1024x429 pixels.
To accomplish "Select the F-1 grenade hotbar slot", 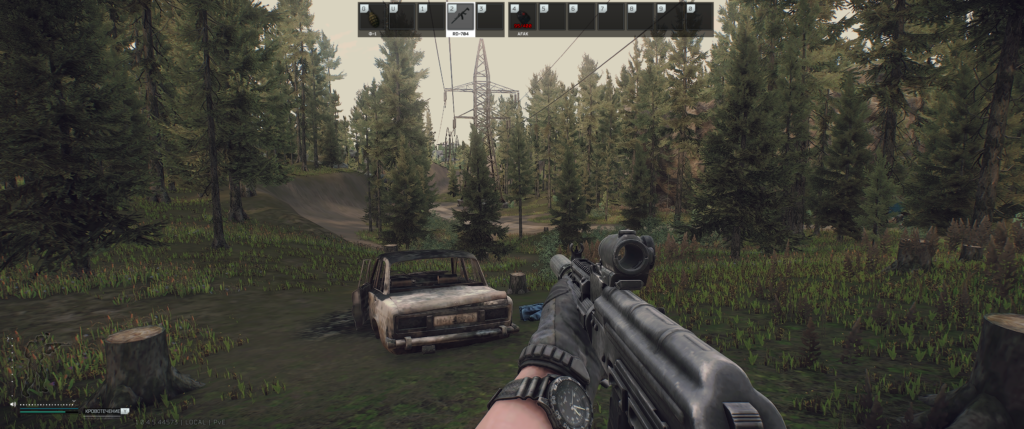I will [372, 18].
